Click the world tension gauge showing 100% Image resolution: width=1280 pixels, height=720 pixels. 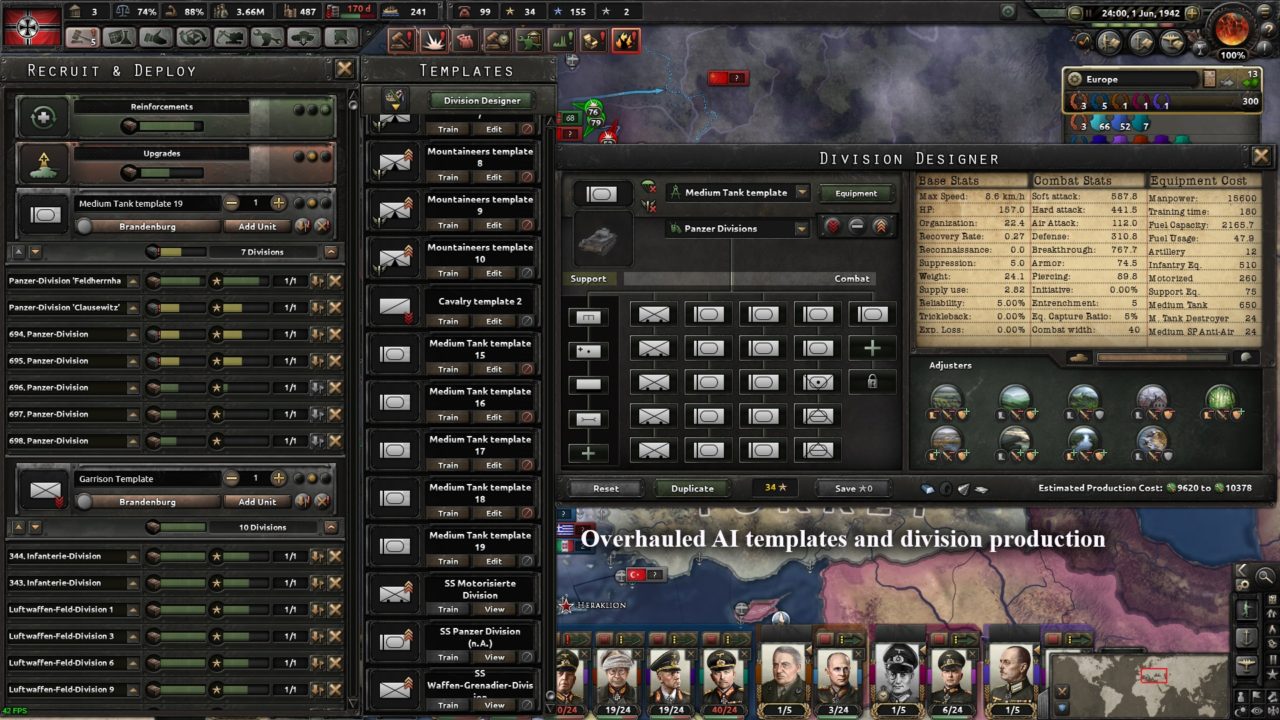[1233, 30]
